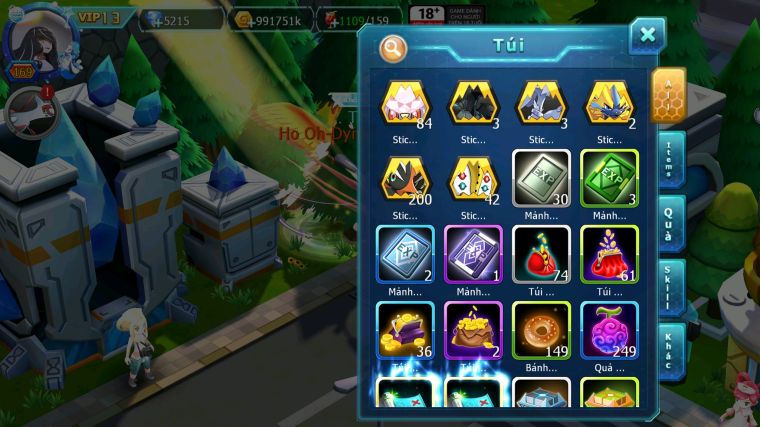760x427 pixels.
Task: Choose the brown gold sack item
Action: coord(473,329)
